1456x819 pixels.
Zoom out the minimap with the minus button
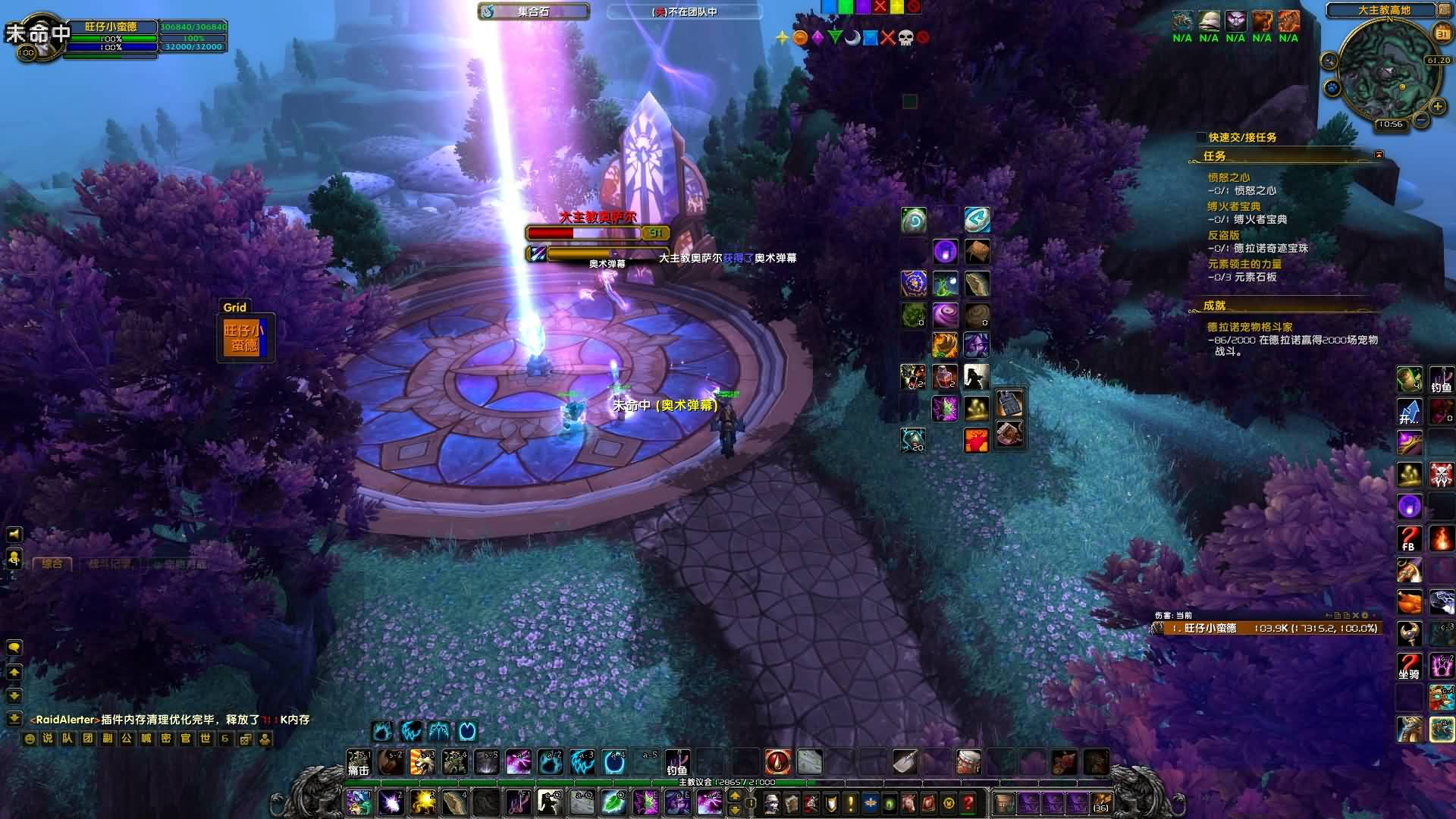tap(1421, 120)
